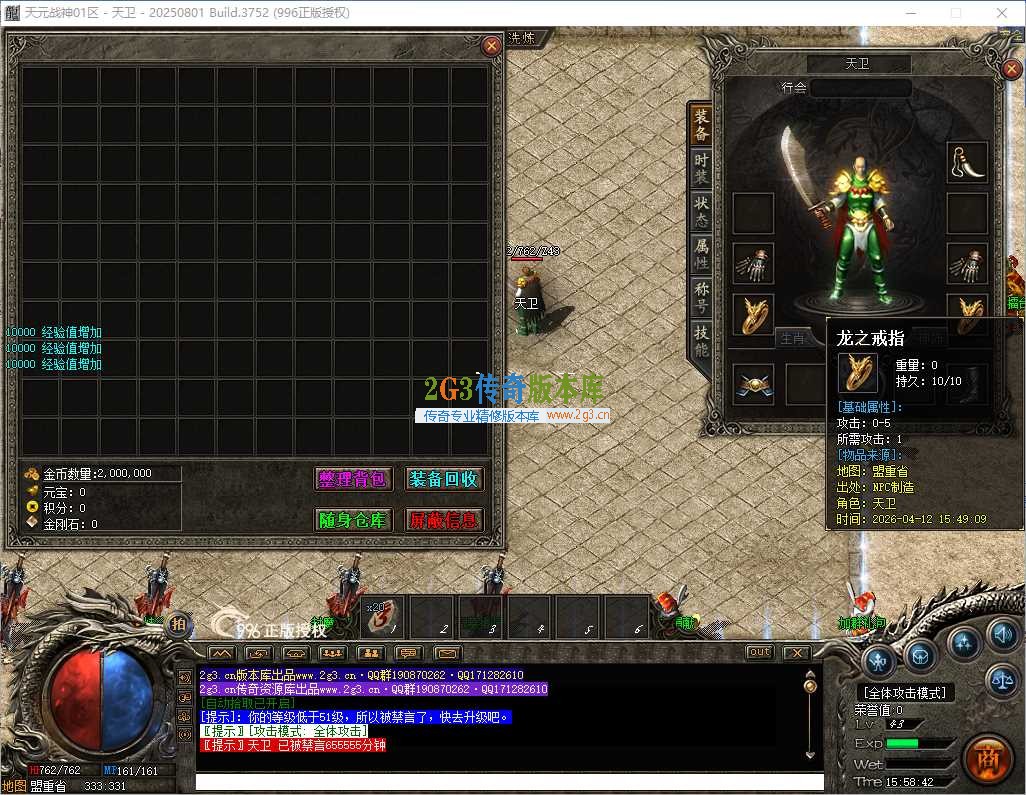
Task: Switch to the 技能 skills tab
Action: (701, 341)
